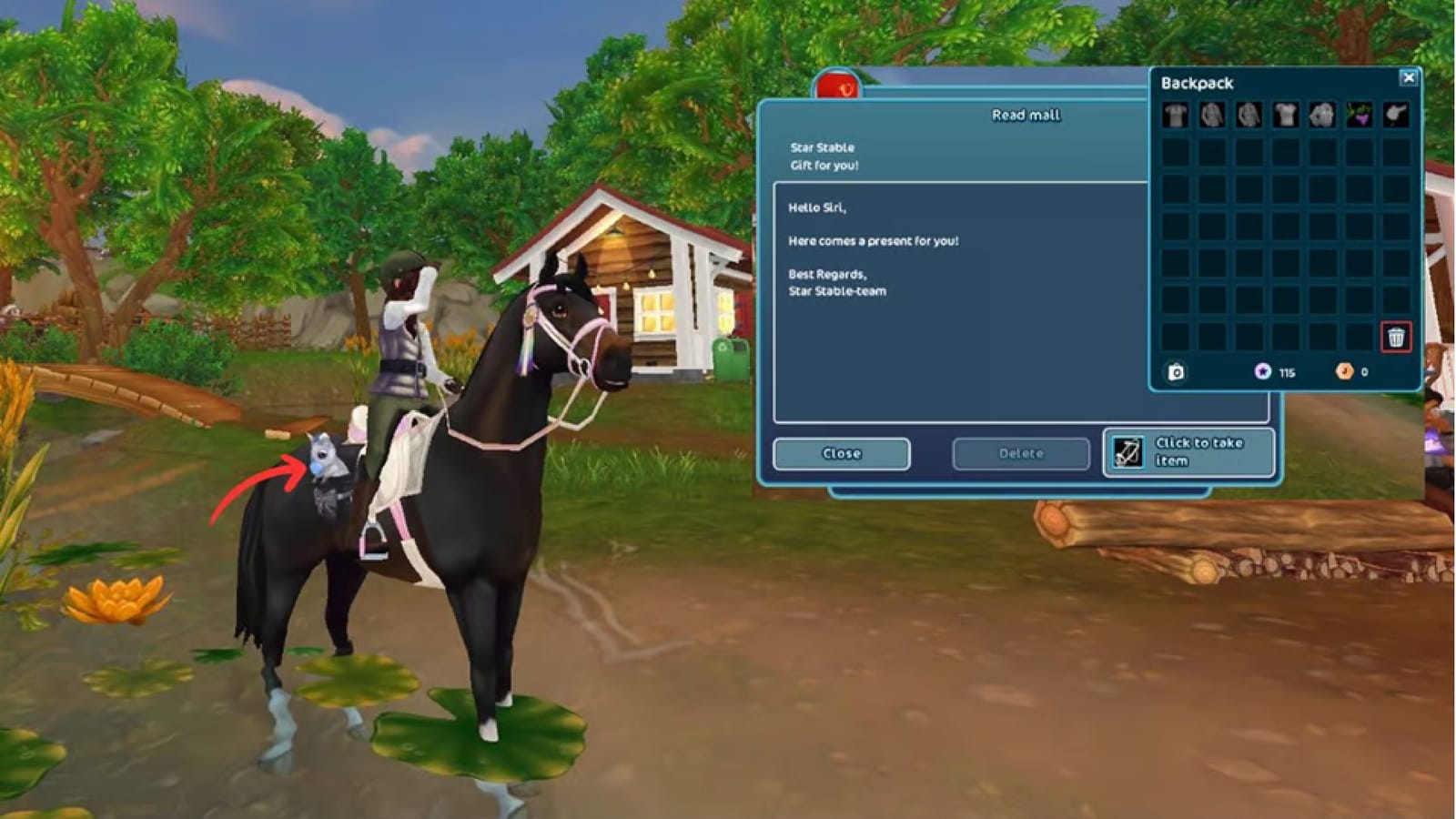The width and height of the screenshot is (1456, 819).
Task: Select the fourth white top in the Backpack row
Action: [1284, 115]
